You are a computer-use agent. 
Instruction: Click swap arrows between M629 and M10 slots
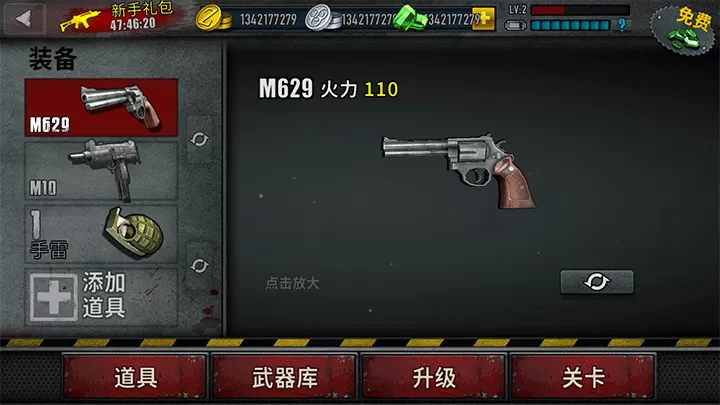point(200,138)
